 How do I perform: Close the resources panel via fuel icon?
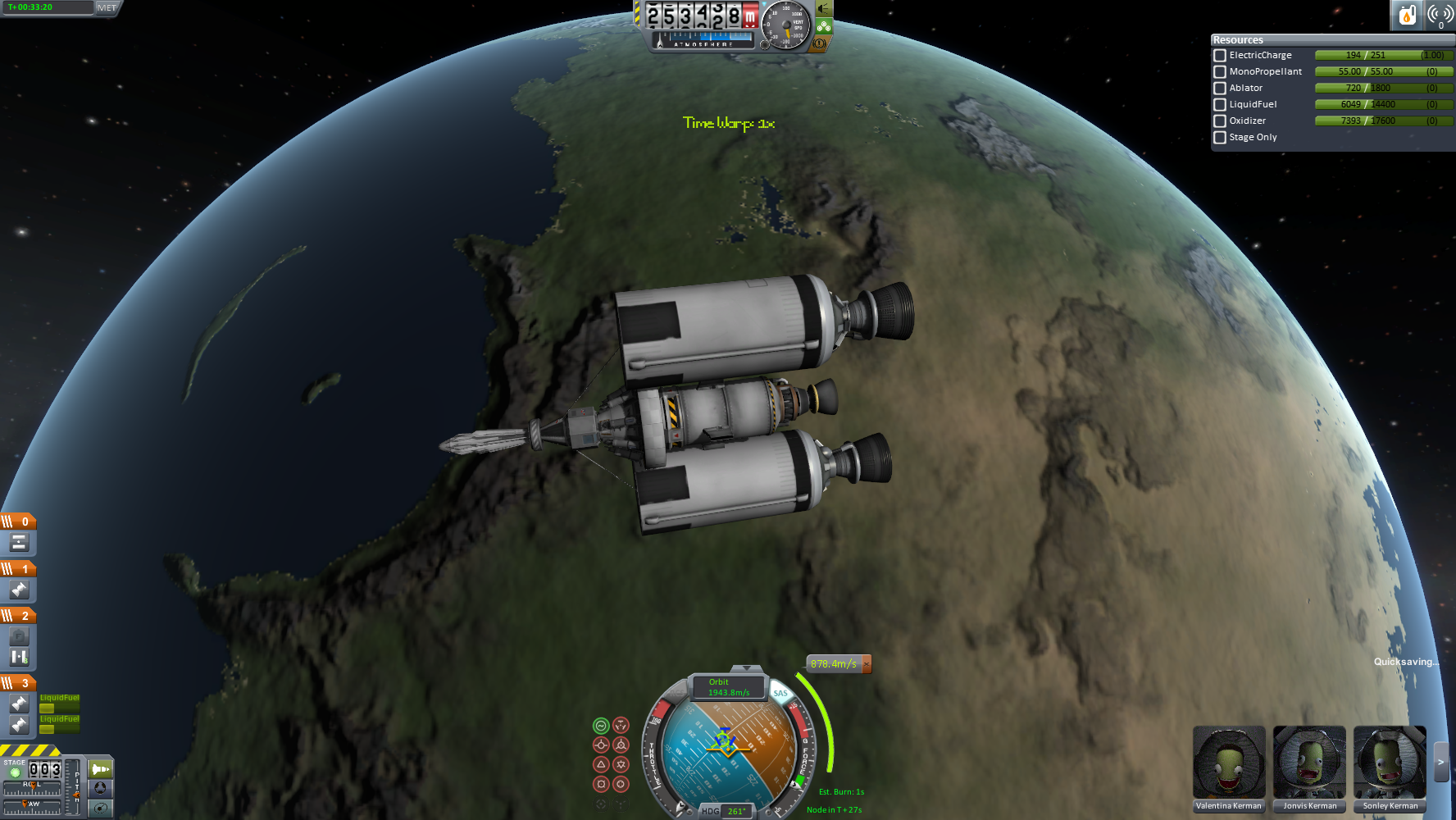pyautogui.click(x=1407, y=15)
